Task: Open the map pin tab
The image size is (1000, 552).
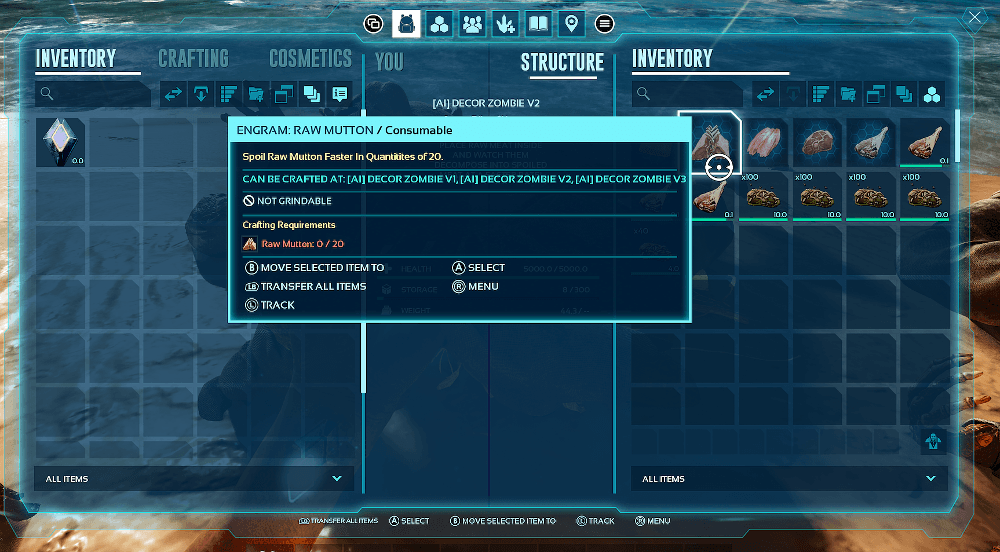Action: pyautogui.click(x=571, y=23)
